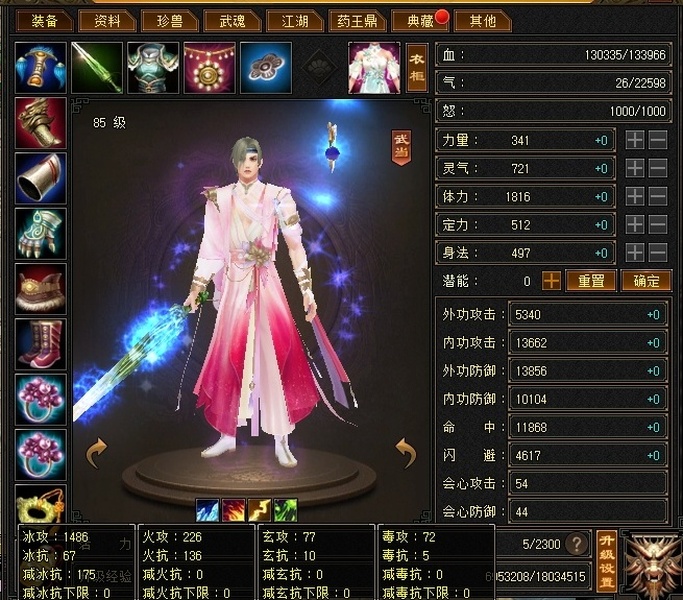Open the 升级设置 button
This screenshot has height=600, width=683.
[605, 561]
